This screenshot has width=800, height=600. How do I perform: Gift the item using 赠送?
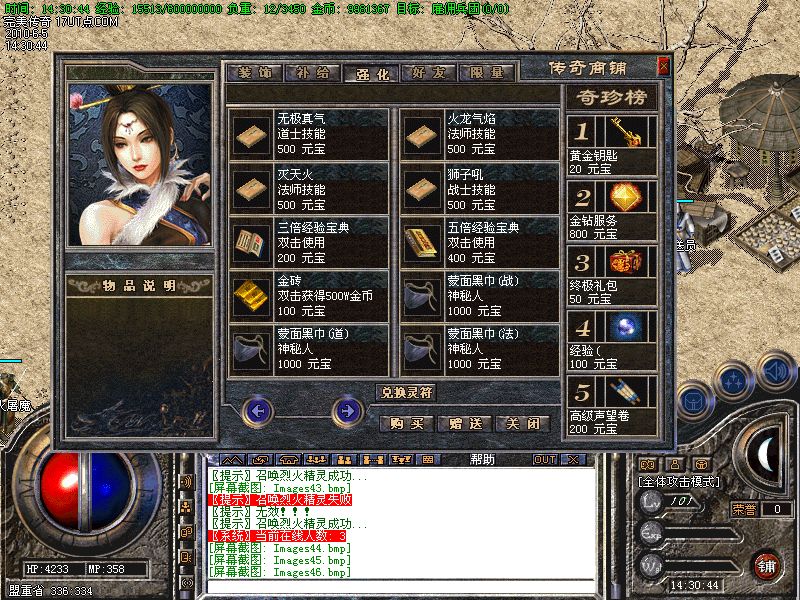[x=466, y=423]
